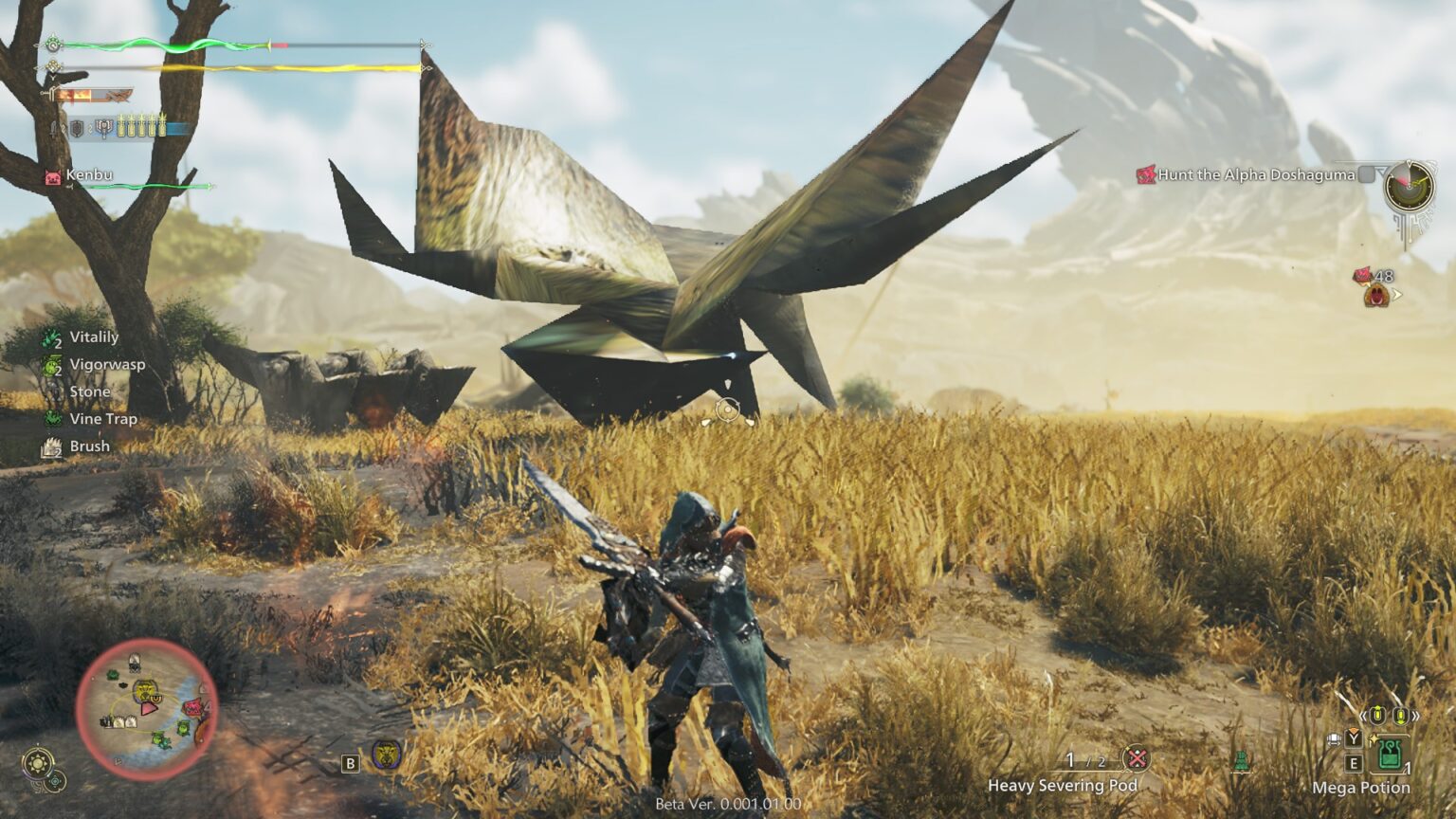The image size is (1456, 819).
Task: Click the left double-arrow to cycle items back
Action: 1363,716
